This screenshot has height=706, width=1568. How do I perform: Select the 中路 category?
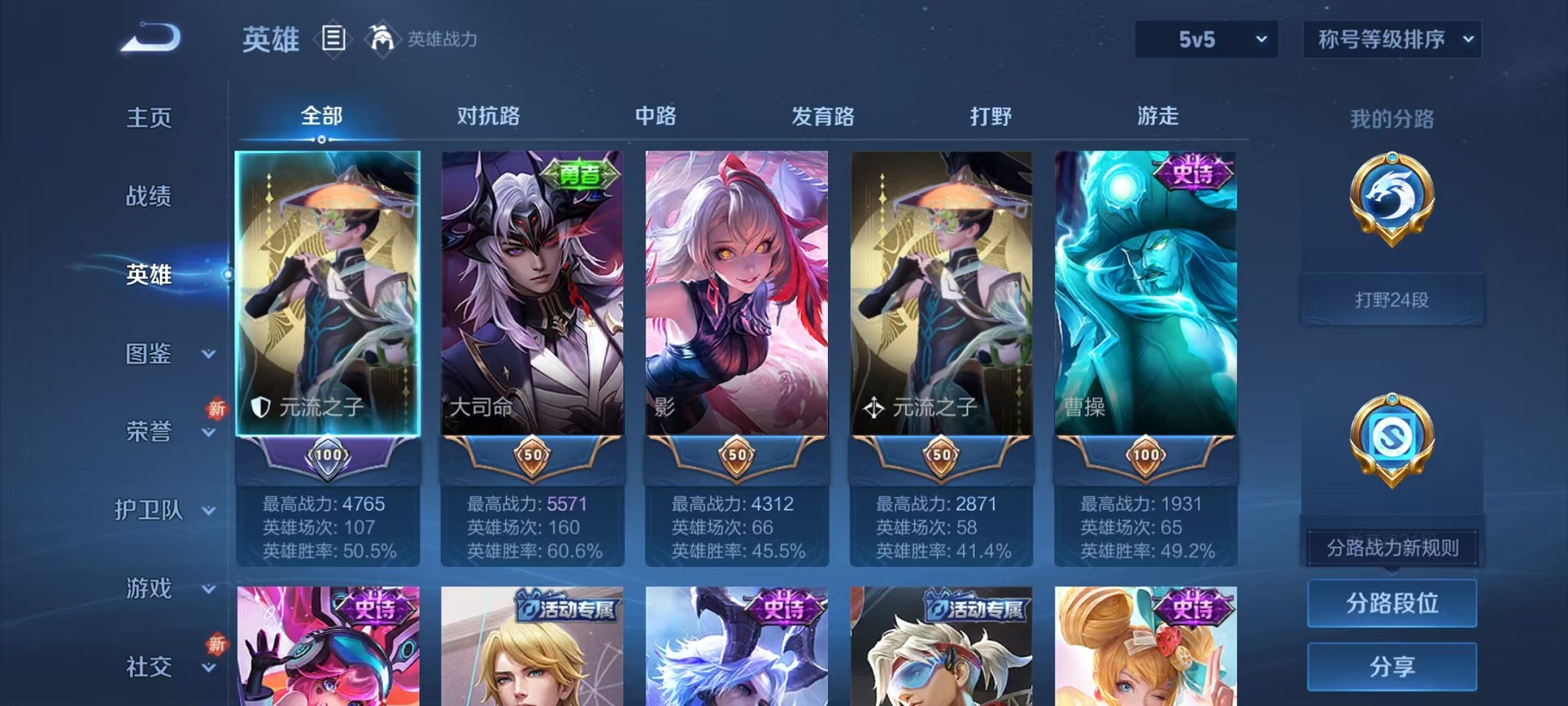[x=657, y=115]
